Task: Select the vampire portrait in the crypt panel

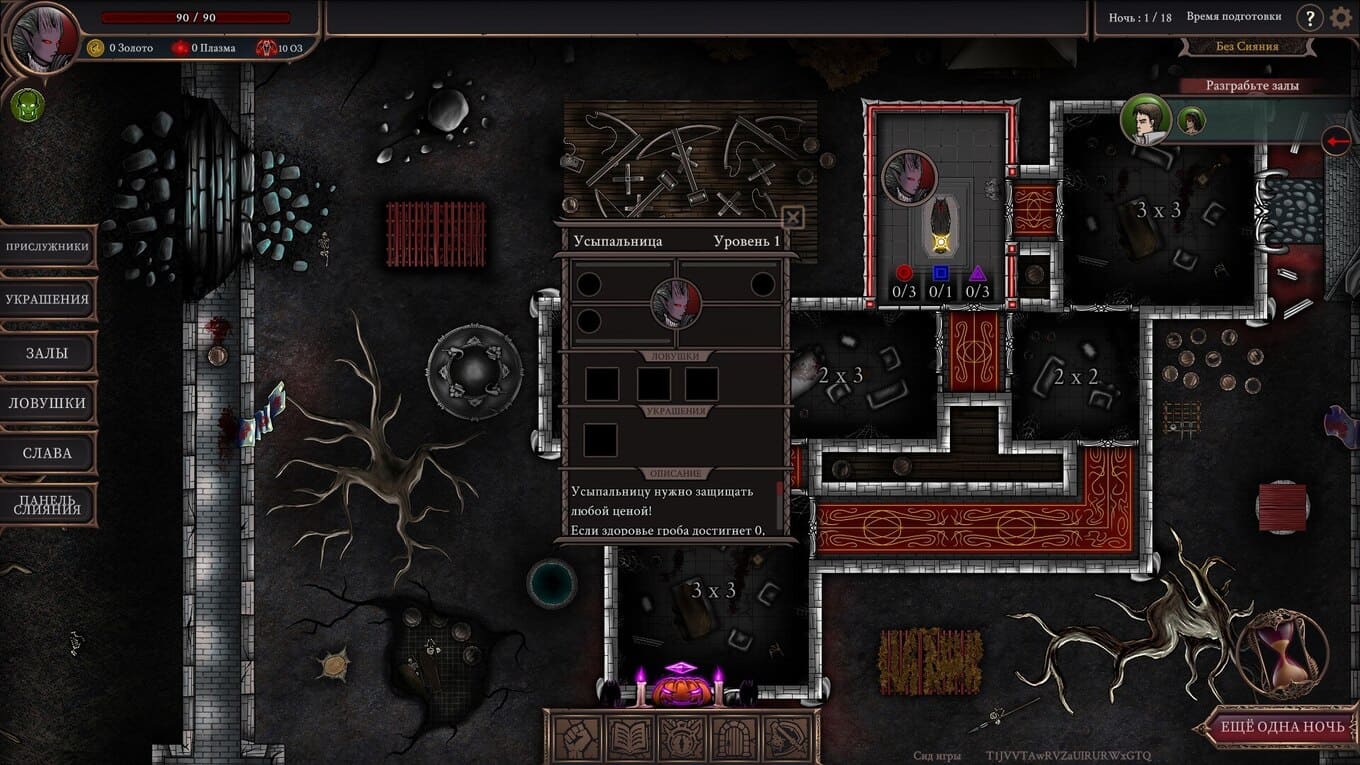Action: coord(675,302)
